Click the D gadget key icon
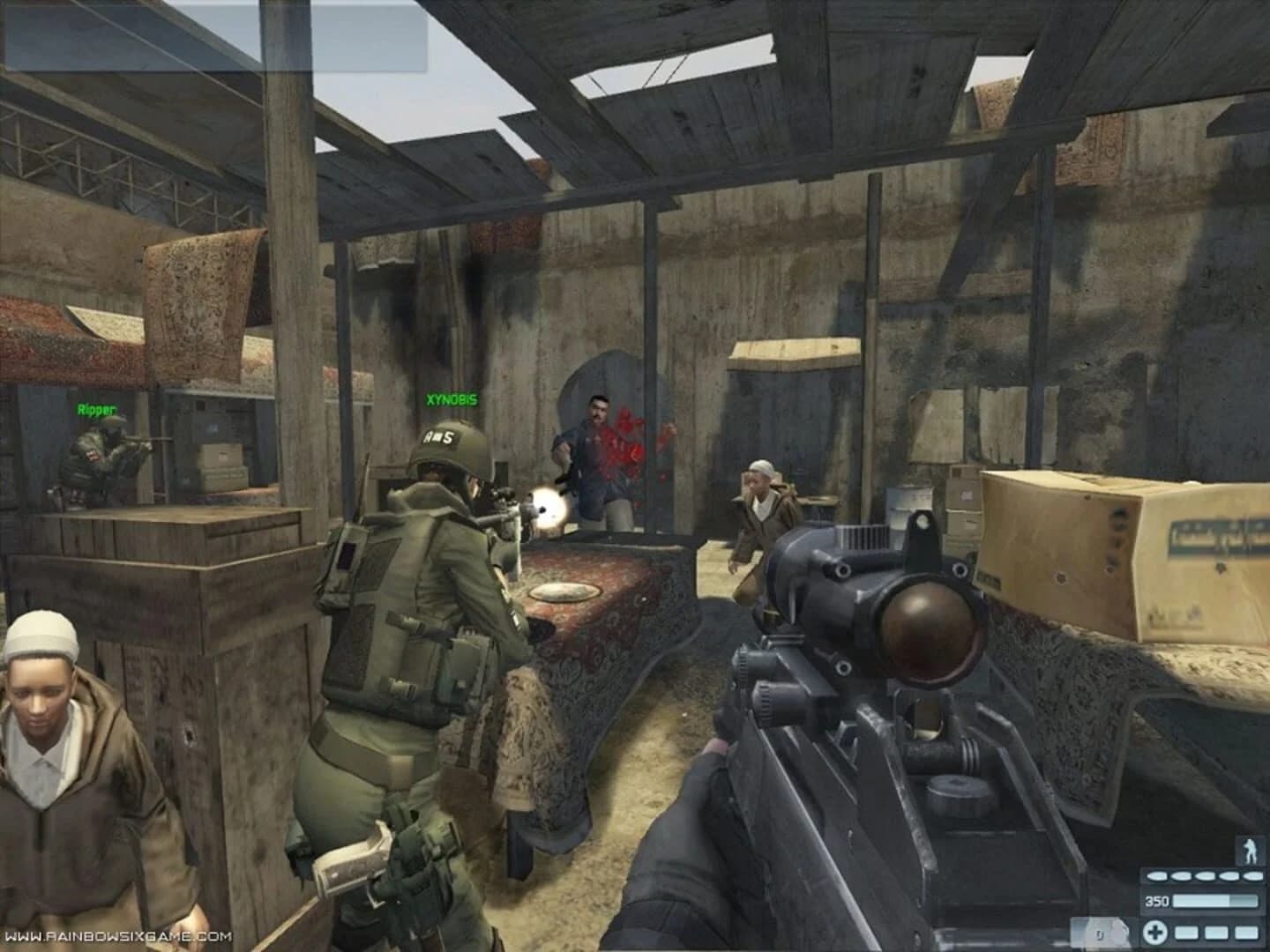 coord(1100,934)
